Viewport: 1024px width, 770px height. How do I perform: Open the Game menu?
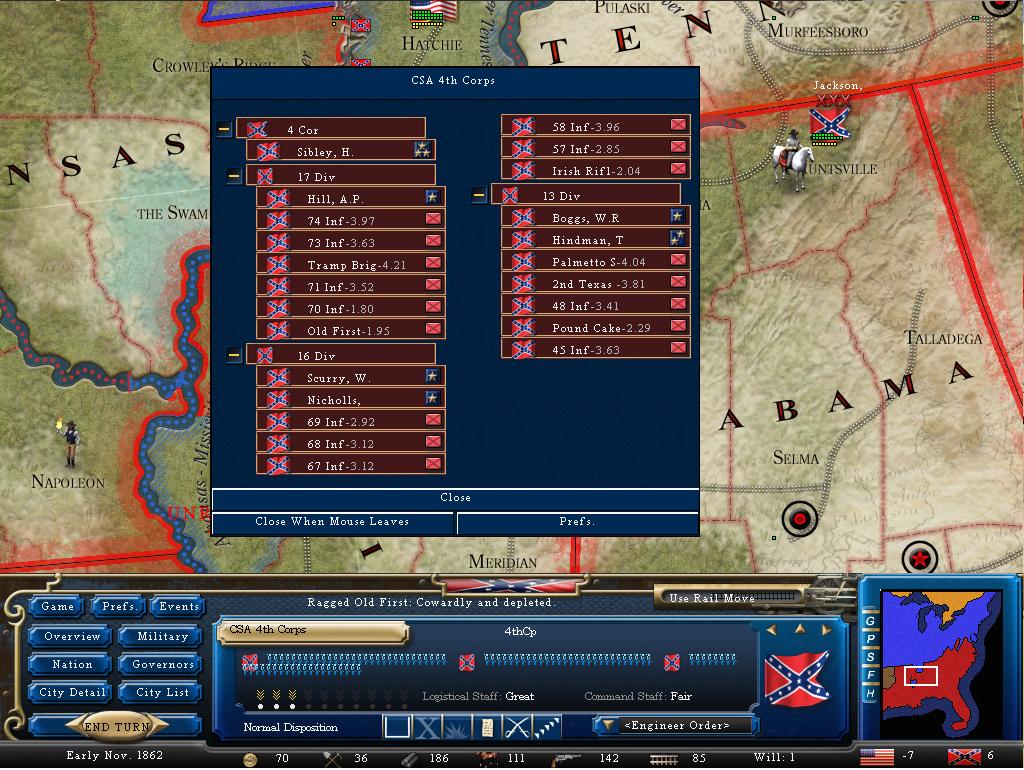click(x=57, y=606)
